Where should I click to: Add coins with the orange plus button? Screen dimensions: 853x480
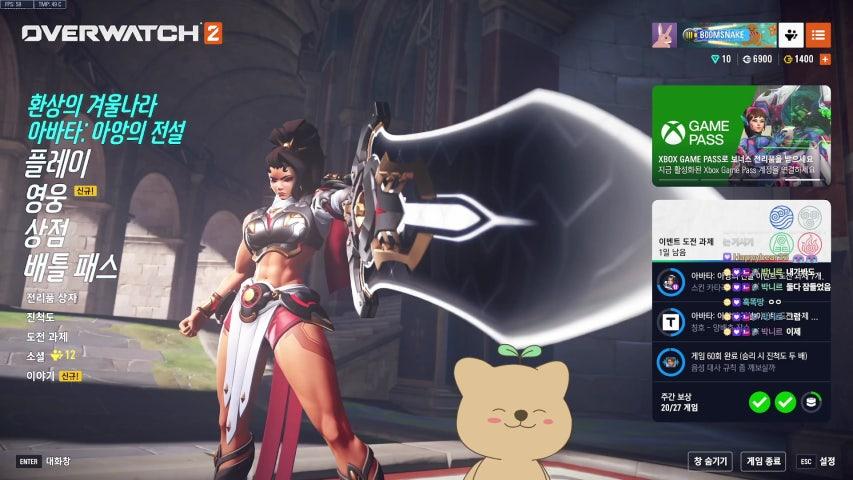click(x=825, y=60)
